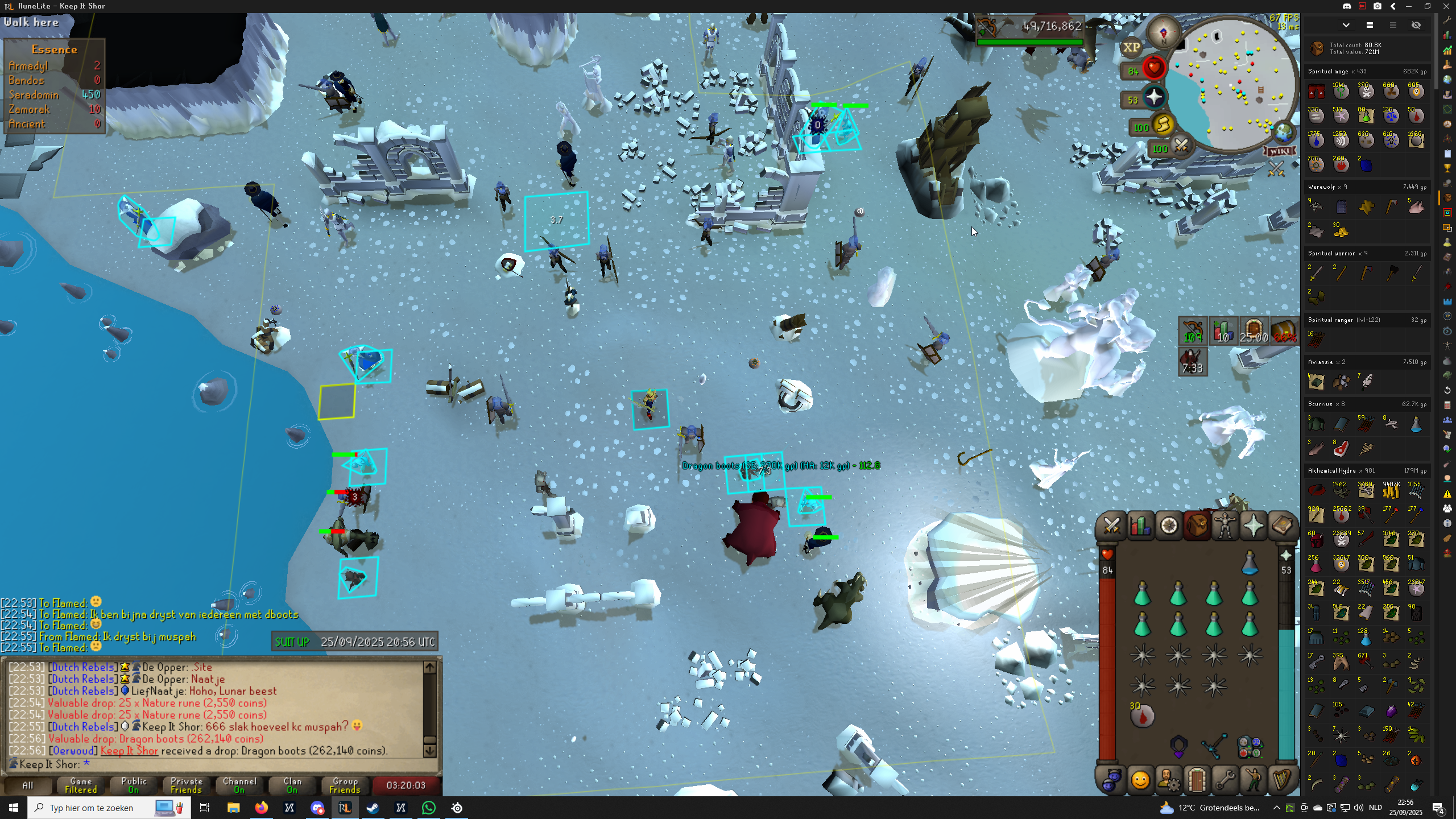The image size is (1456, 819).
Task: Open the Magic spellbook tab
Action: pos(1281,526)
